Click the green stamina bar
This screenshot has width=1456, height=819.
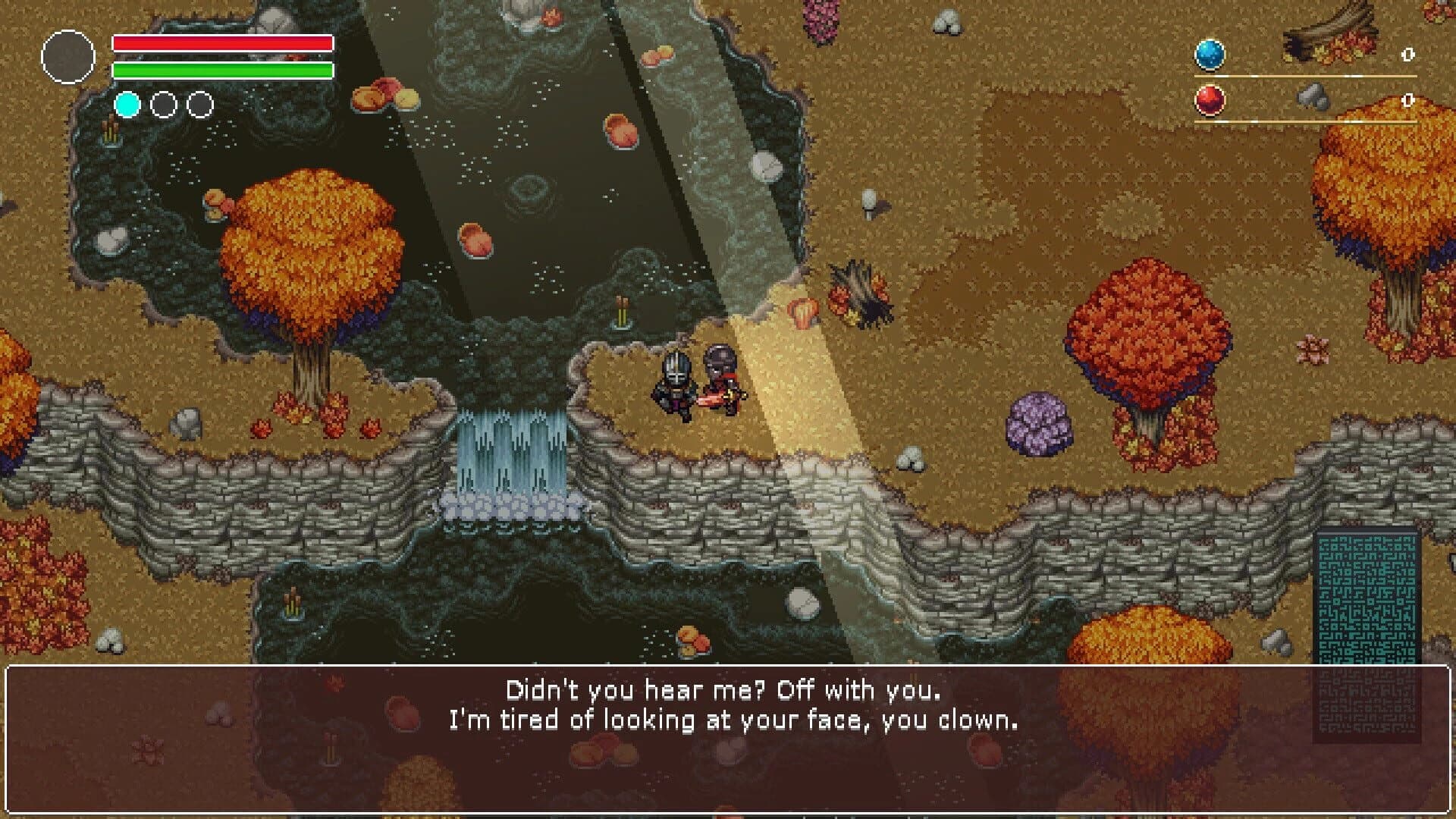point(221,71)
